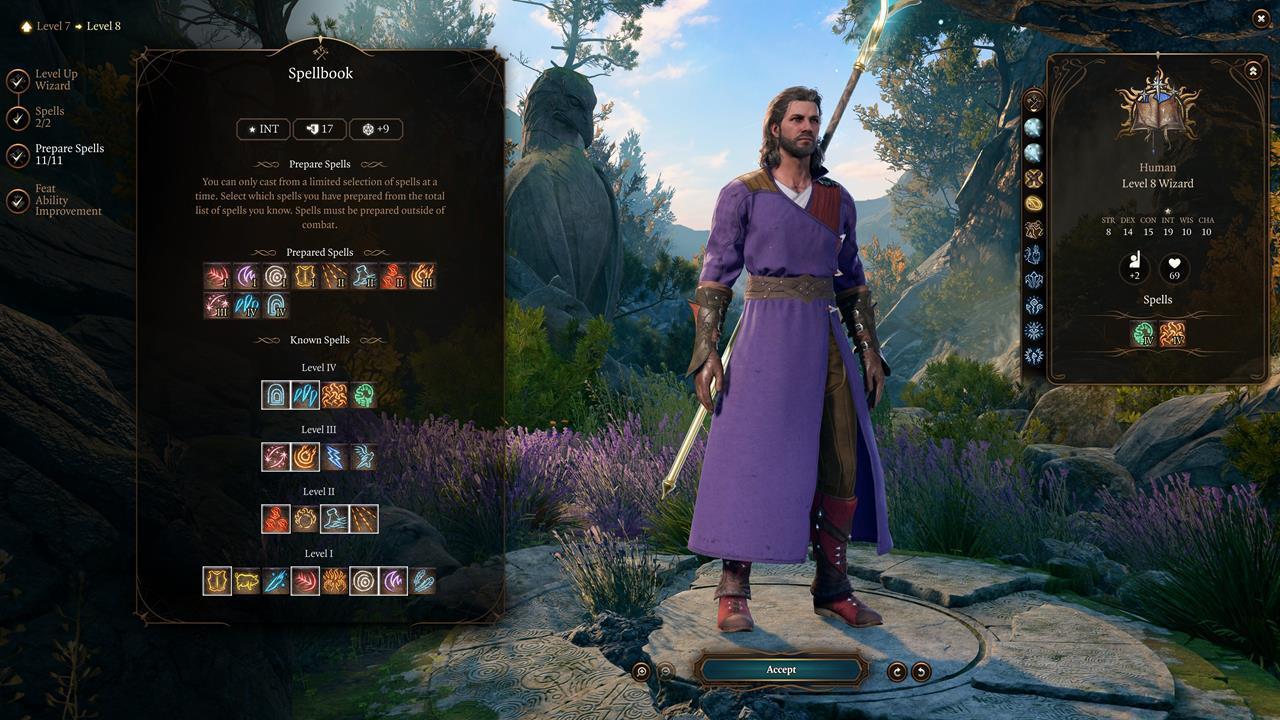Image resolution: width=1280 pixels, height=720 pixels.
Task: Select the orange Fire Shield icon under Level IV
Action: tap(335, 395)
